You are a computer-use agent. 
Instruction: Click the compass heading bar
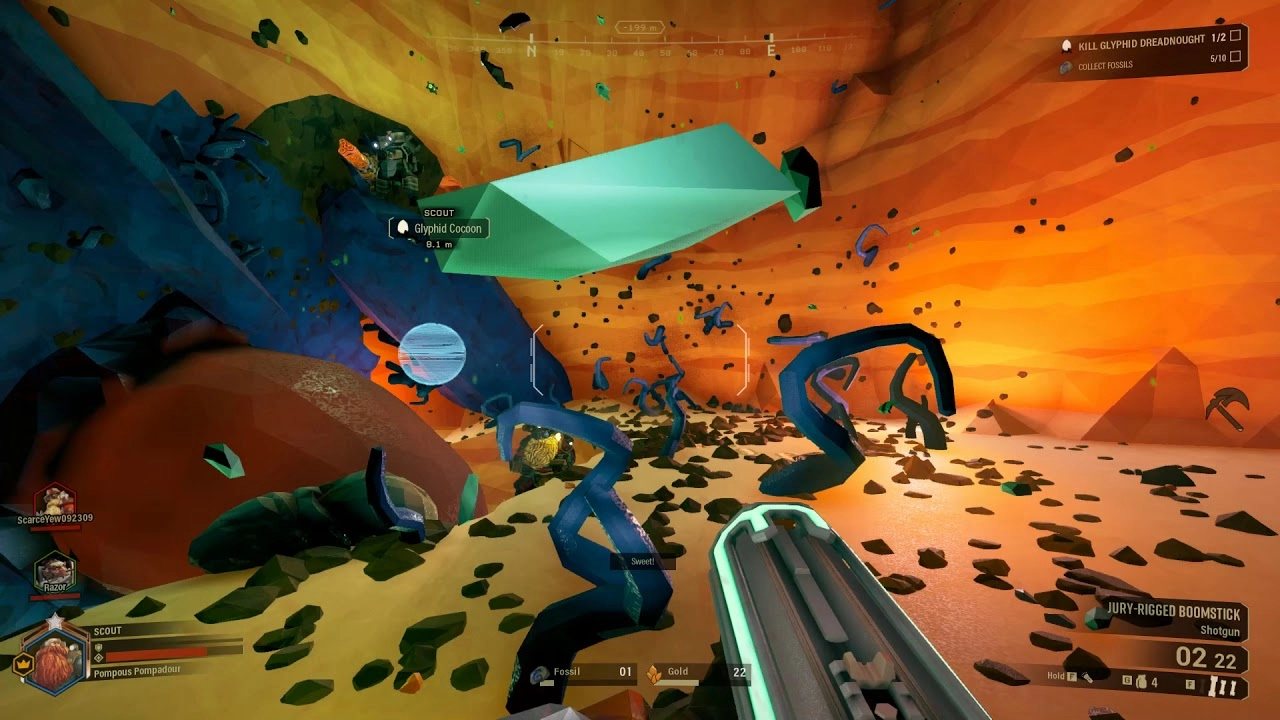pyautogui.click(x=640, y=48)
